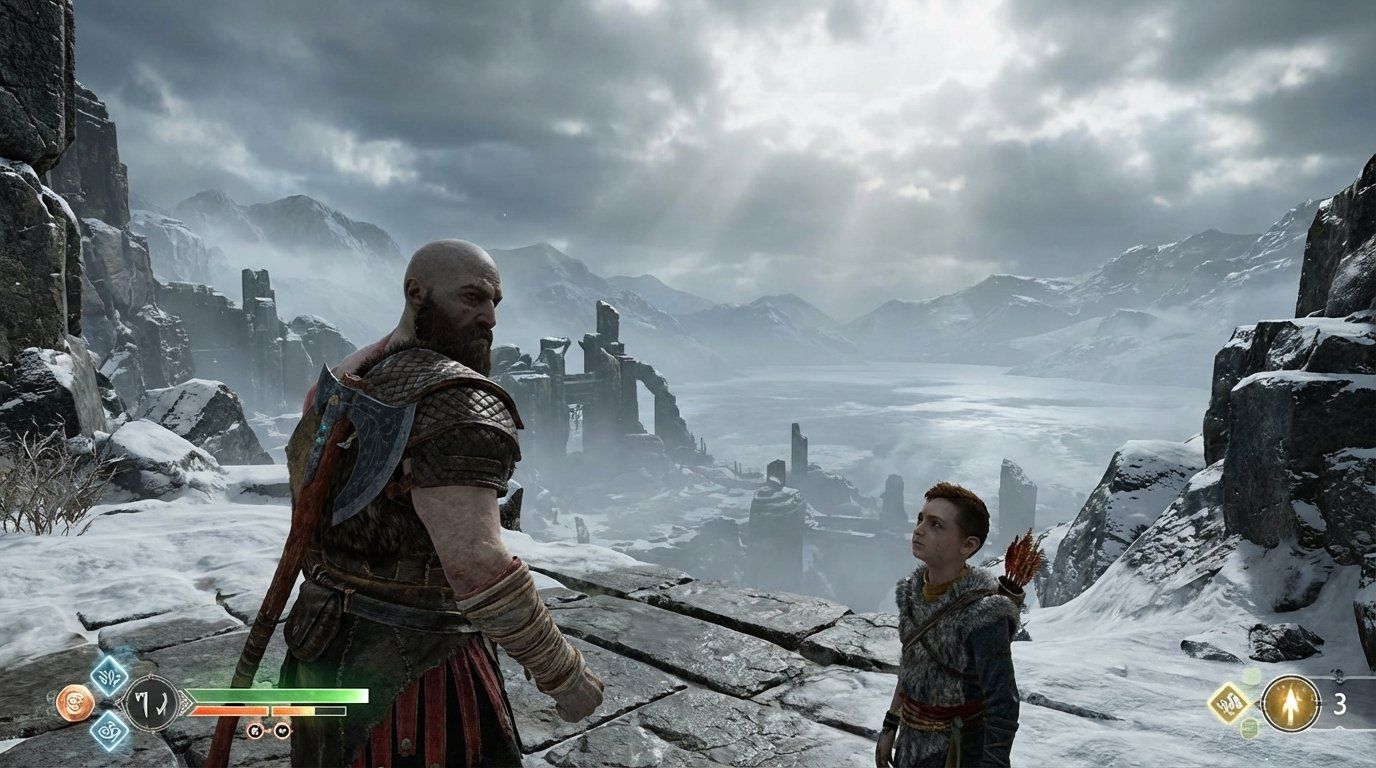Click the HUD cluster in the bottom-left corner
The height and width of the screenshot is (768, 1376).
[150, 702]
